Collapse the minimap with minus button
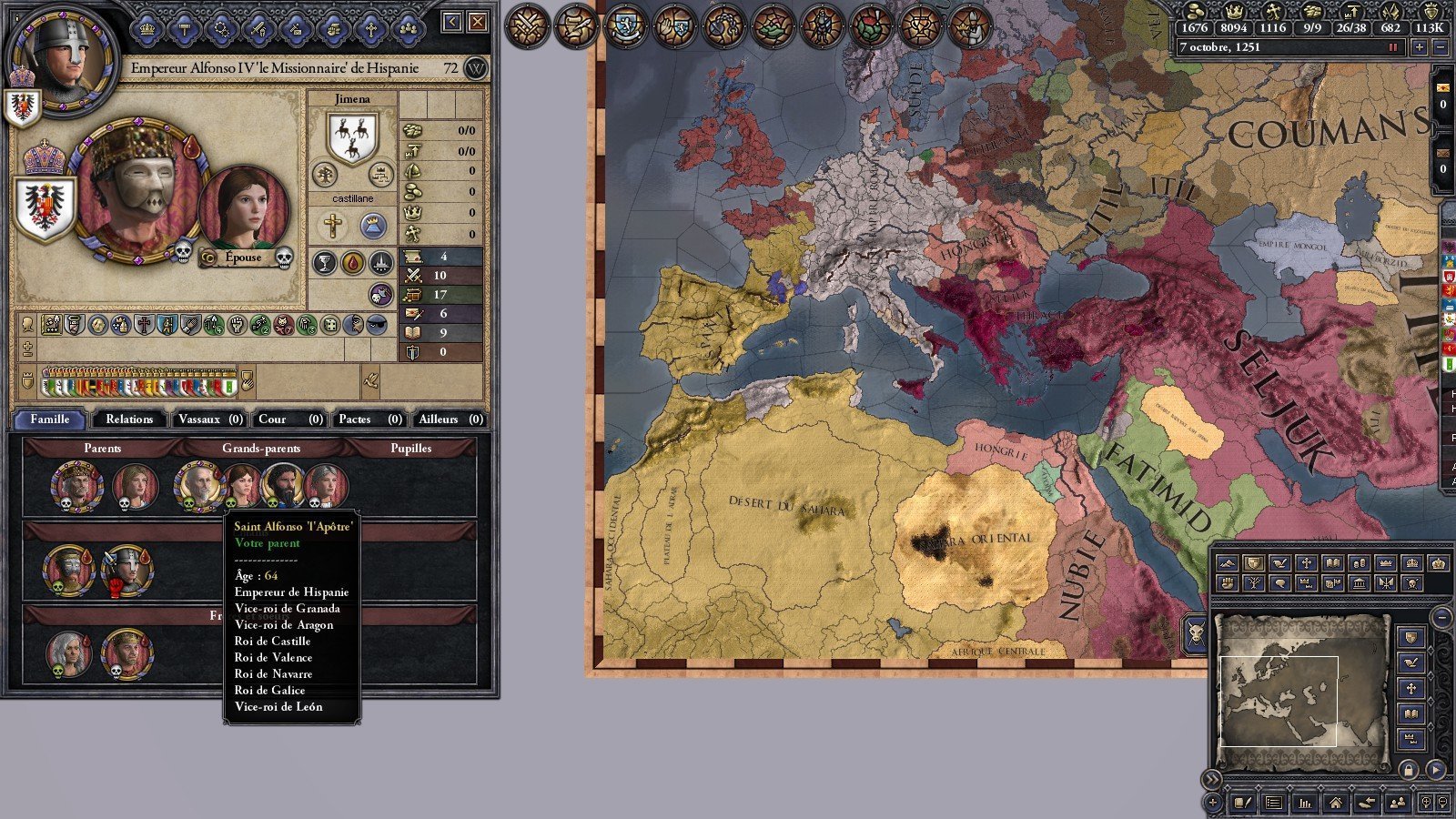Screen dimensions: 1456x819 [x=1441, y=618]
